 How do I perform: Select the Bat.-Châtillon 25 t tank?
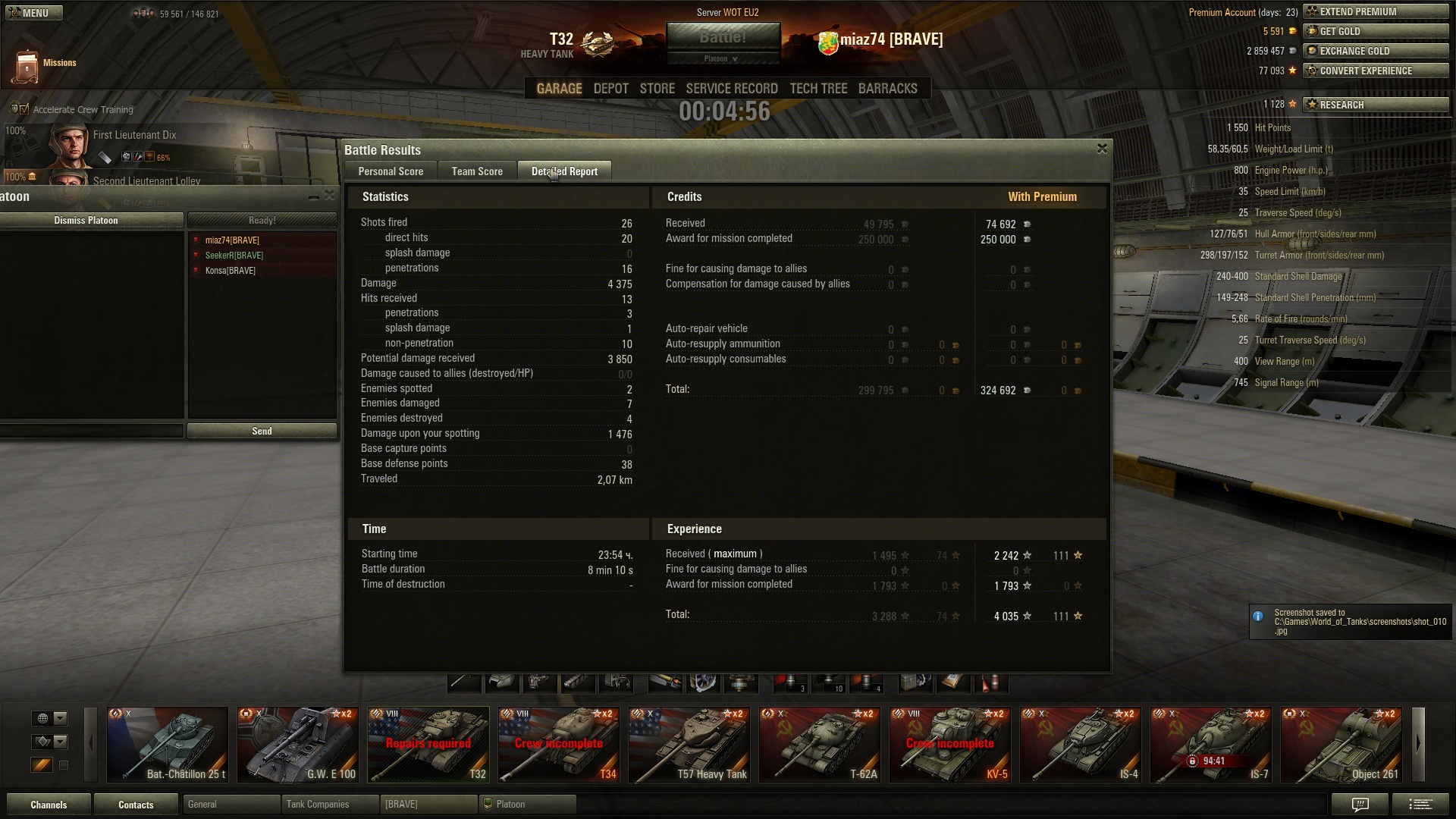point(167,744)
